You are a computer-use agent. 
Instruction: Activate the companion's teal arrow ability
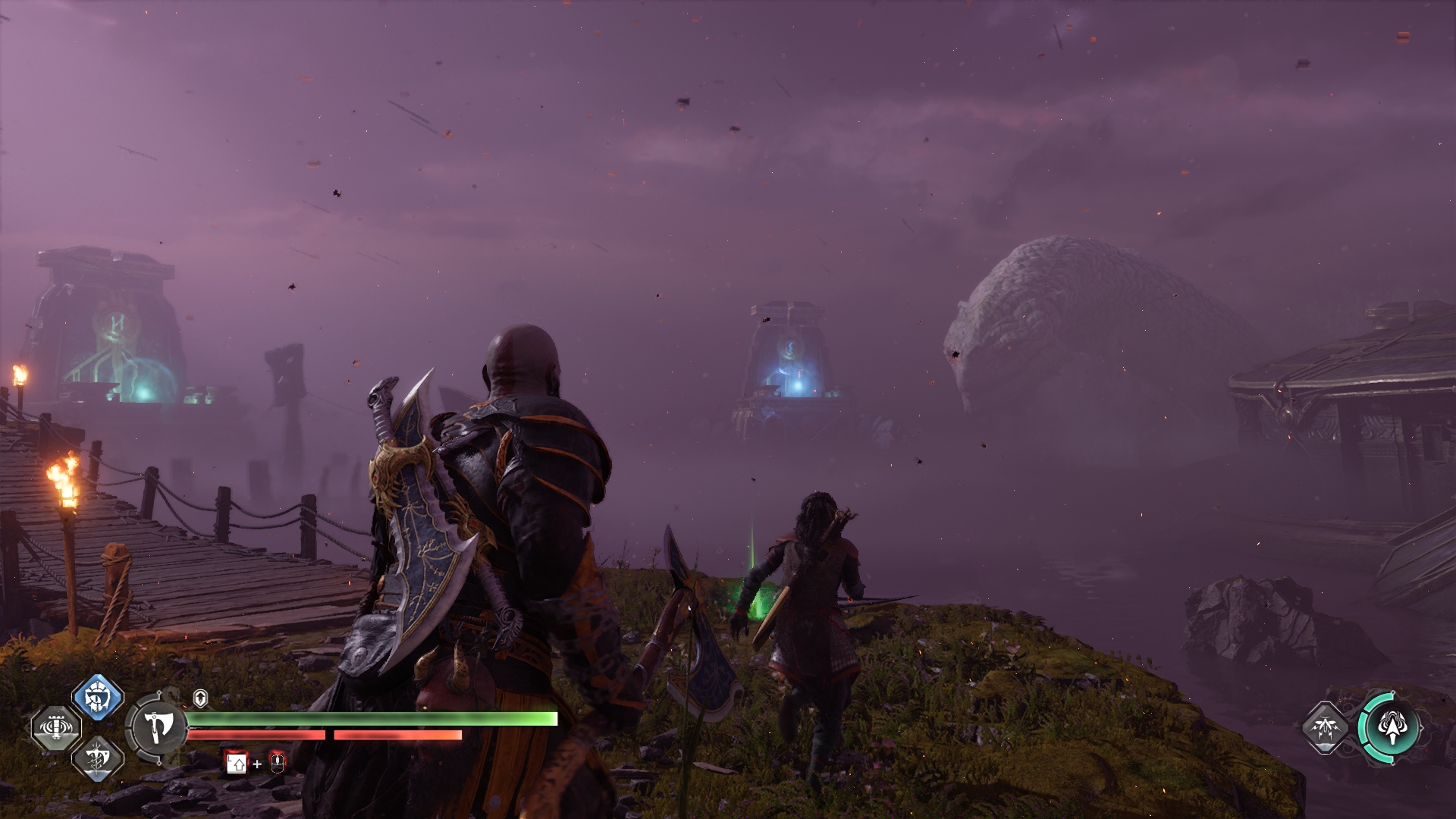tap(1392, 728)
